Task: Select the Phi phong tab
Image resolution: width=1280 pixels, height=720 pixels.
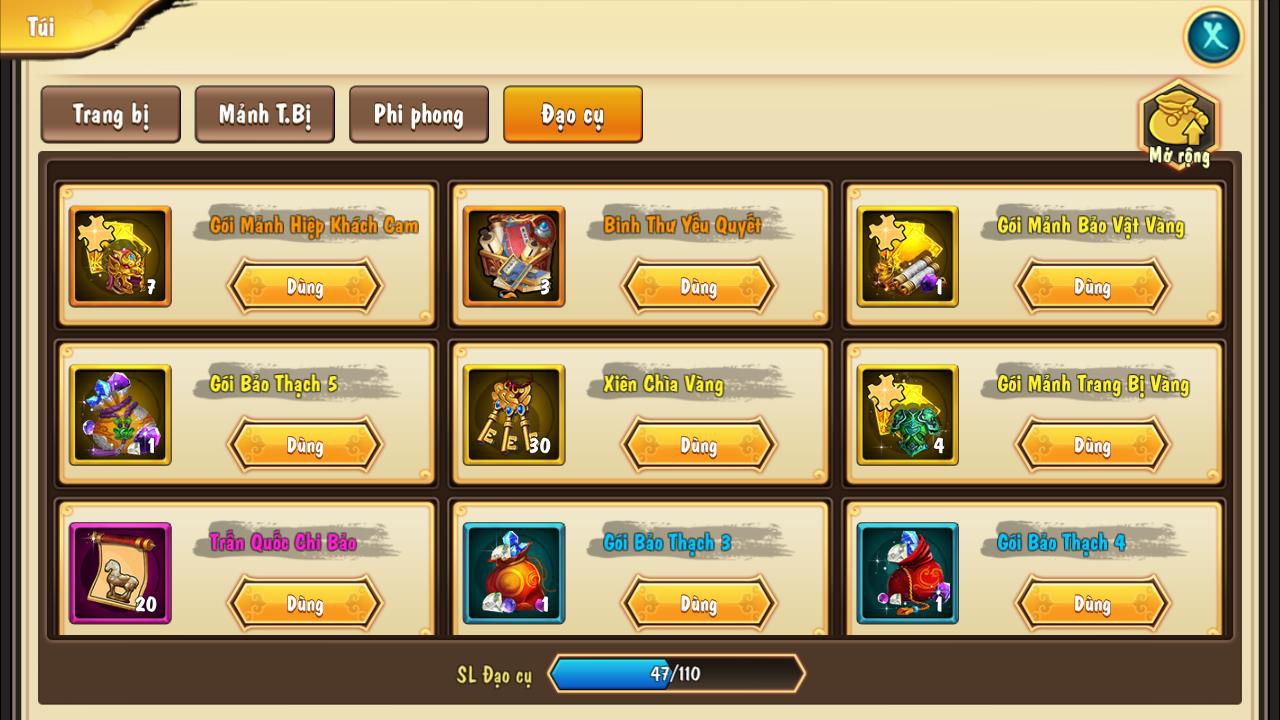Action: coord(418,115)
